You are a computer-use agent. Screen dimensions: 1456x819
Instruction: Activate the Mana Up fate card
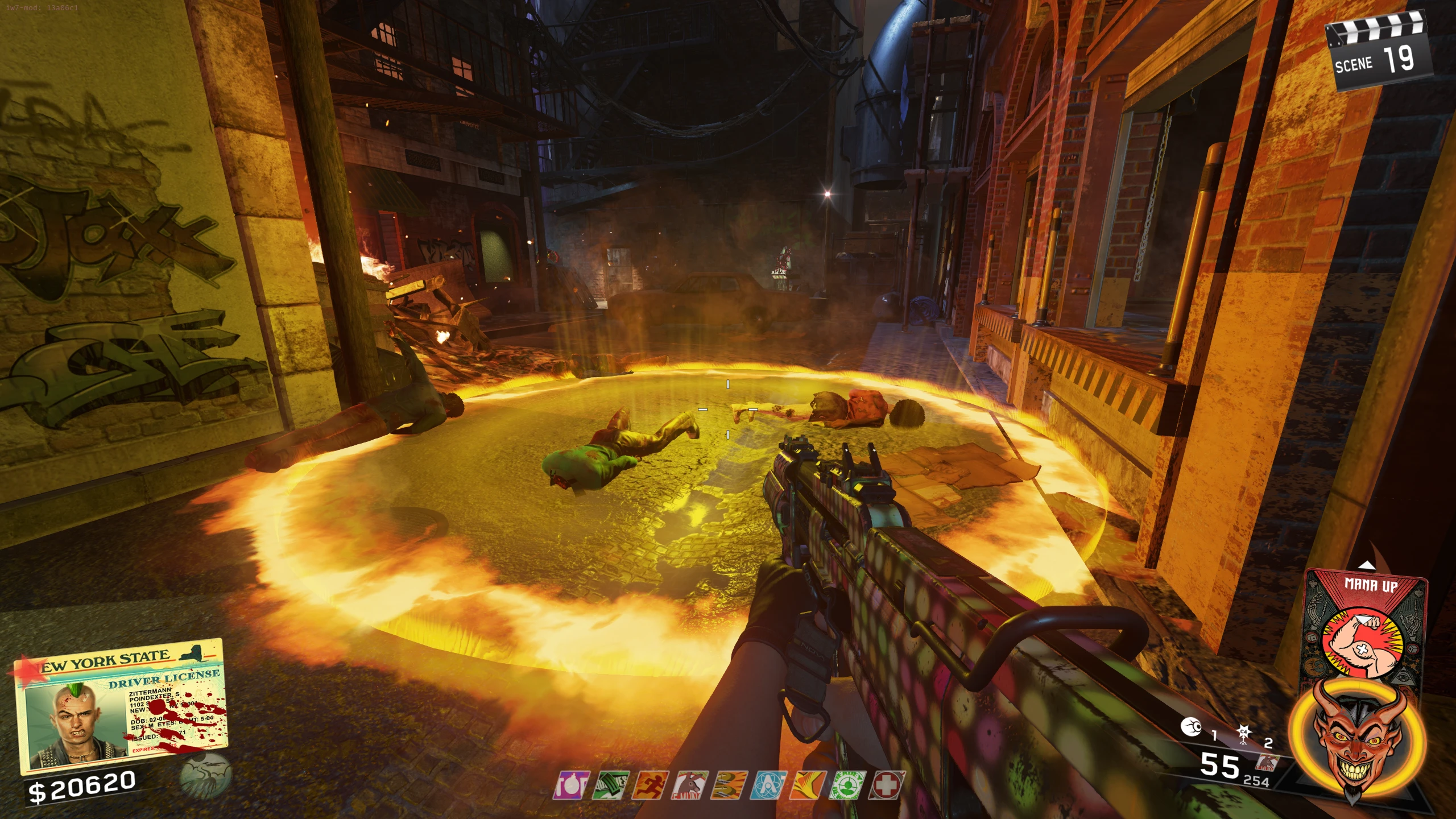(x=1365, y=626)
